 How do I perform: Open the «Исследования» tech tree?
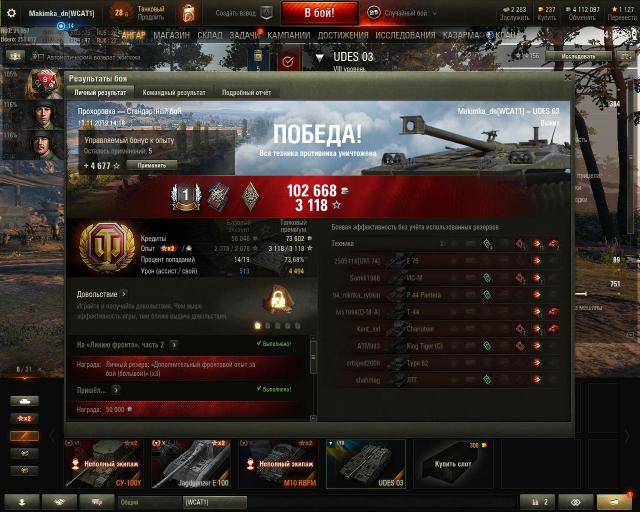coord(405,34)
